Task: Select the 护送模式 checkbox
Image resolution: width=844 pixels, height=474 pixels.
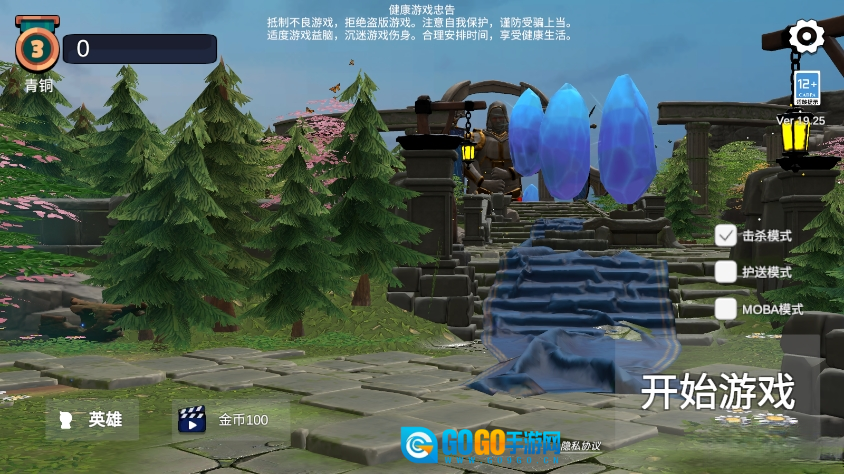Action: (726, 272)
